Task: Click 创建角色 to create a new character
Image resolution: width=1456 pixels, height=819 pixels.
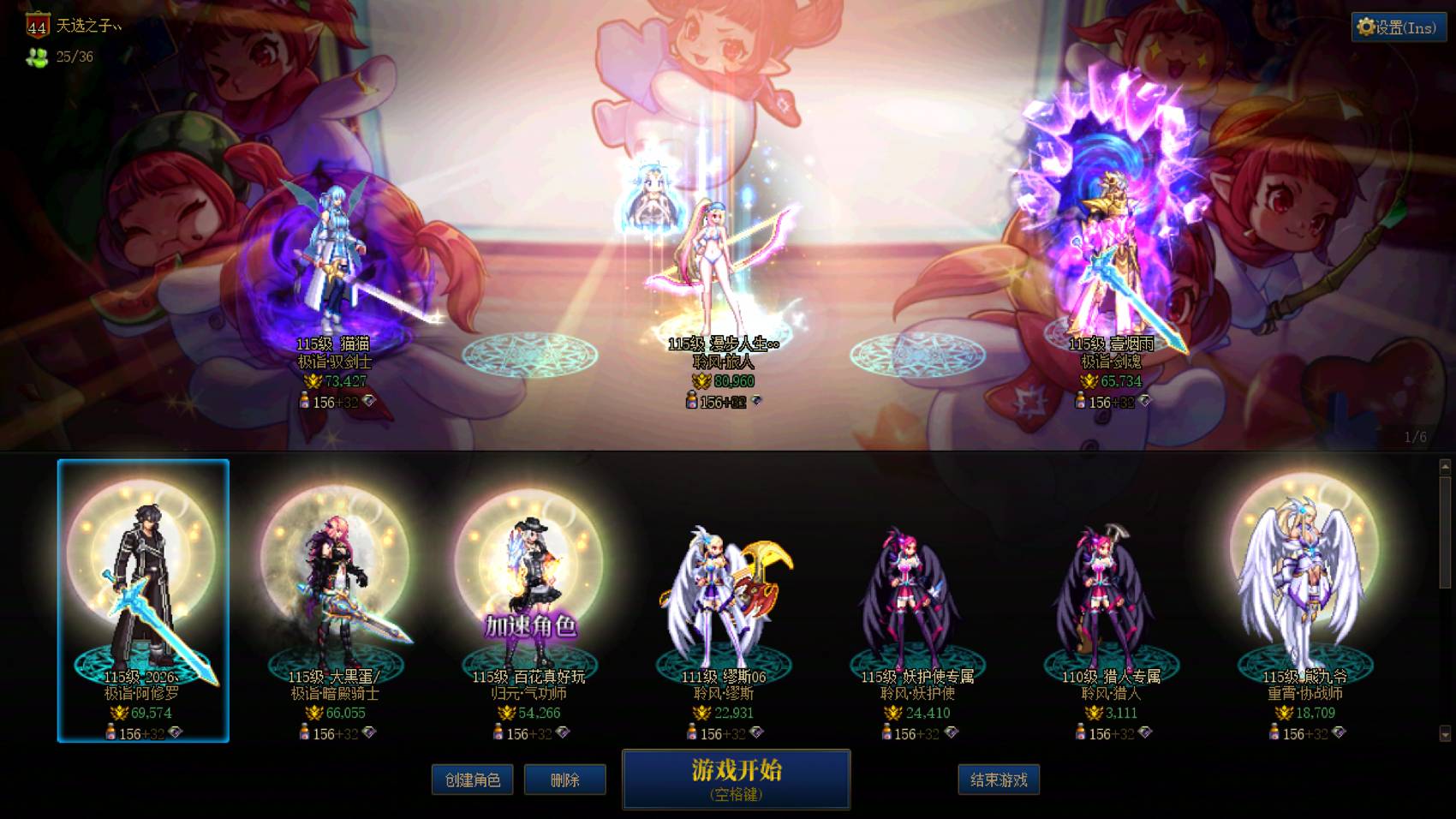Action: click(x=472, y=780)
